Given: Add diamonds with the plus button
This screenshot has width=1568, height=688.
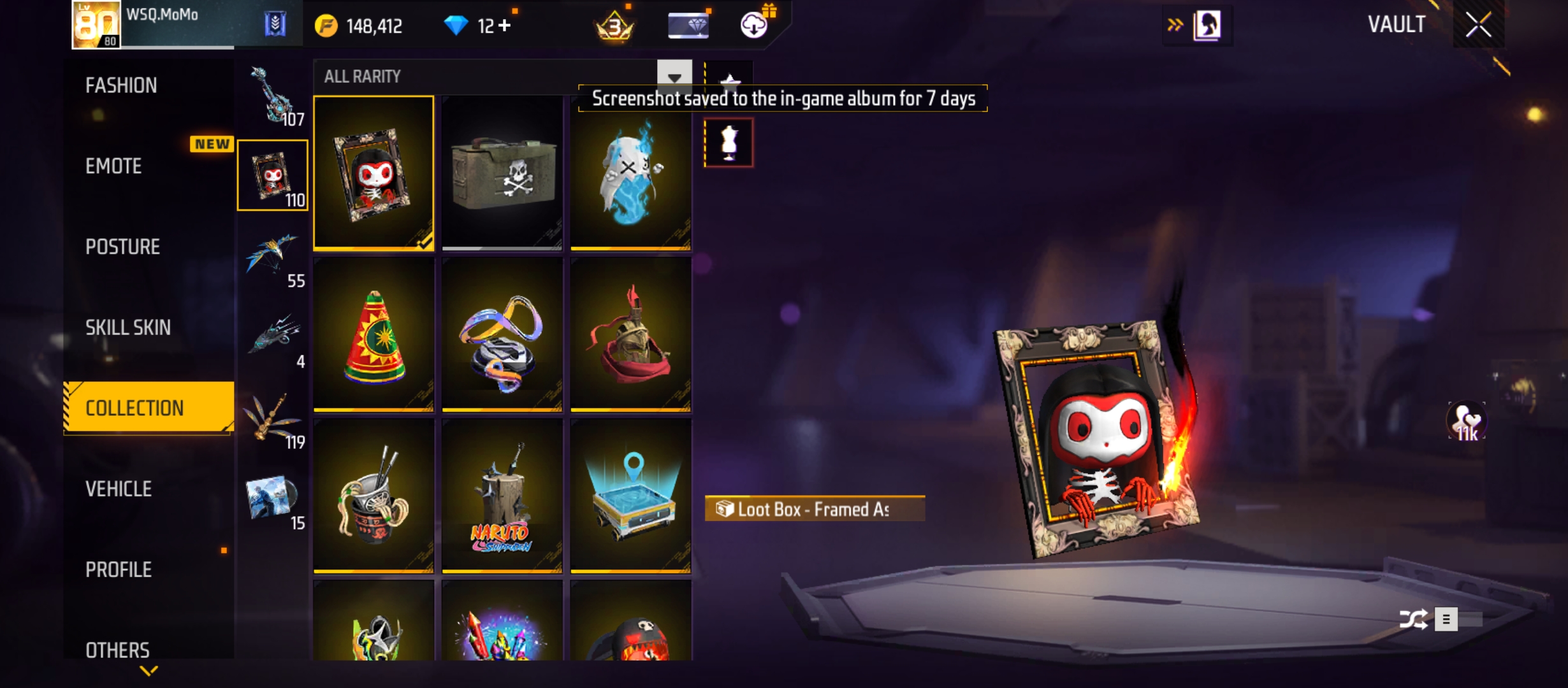Looking at the screenshot, I should click(x=505, y=26).
